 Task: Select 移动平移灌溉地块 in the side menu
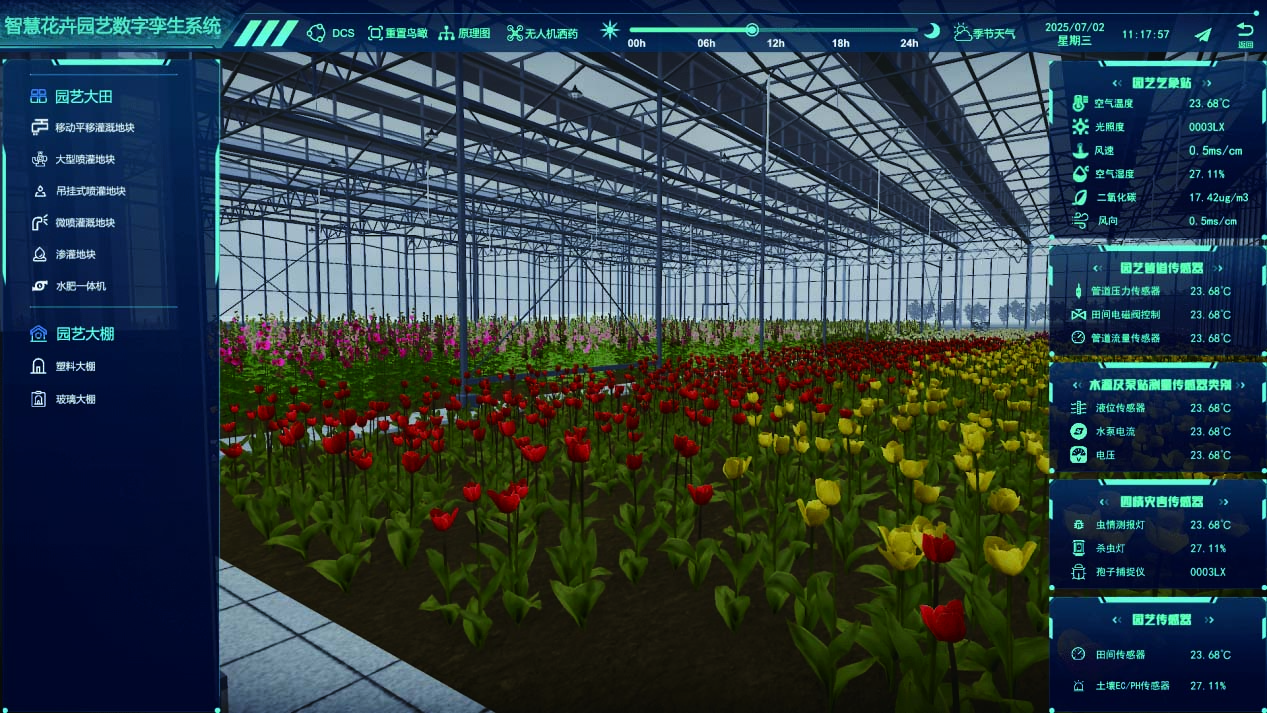(x=94, y=128)
